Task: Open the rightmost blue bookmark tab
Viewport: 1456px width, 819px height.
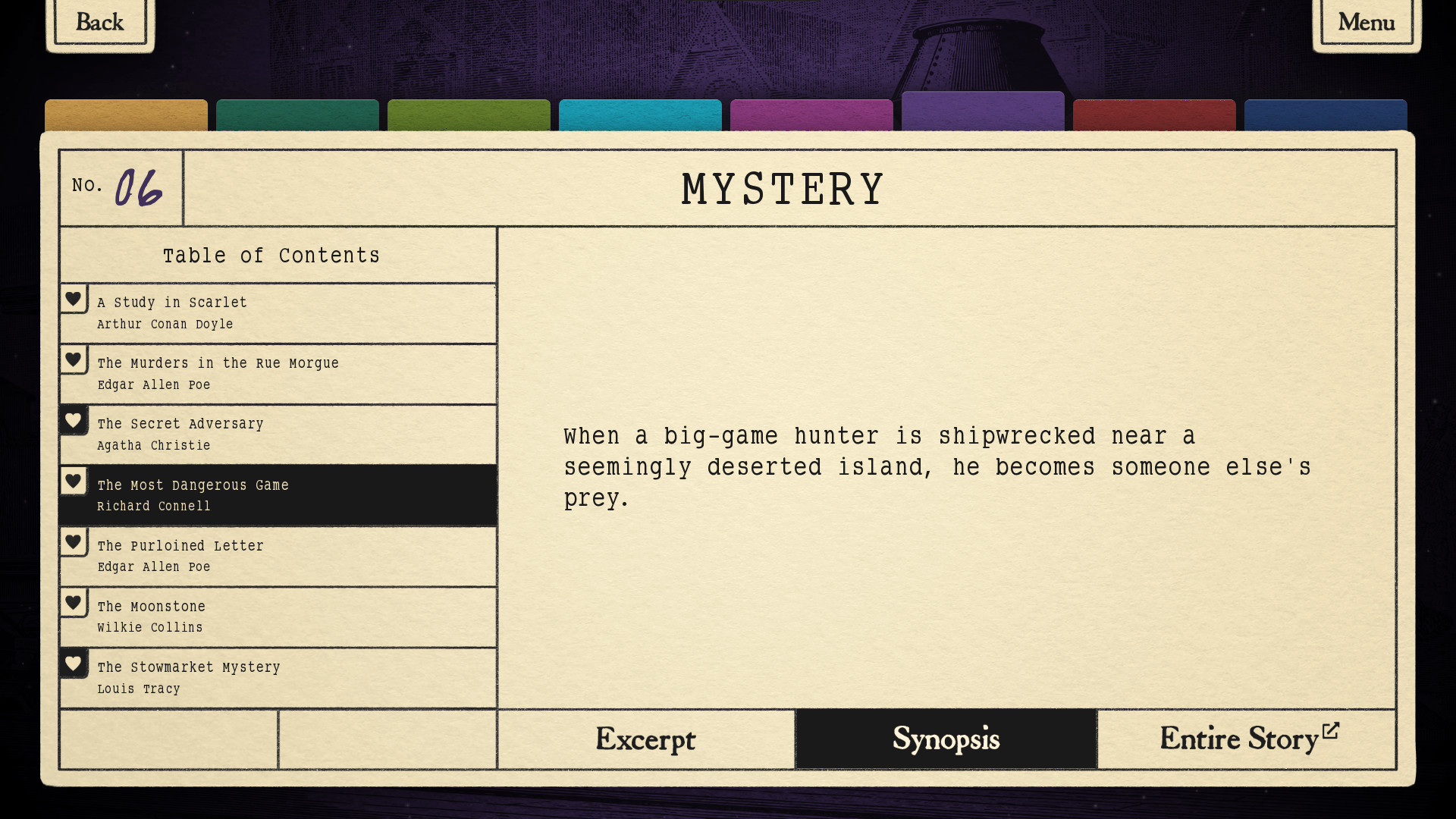Action: [x=1326, y=118]
